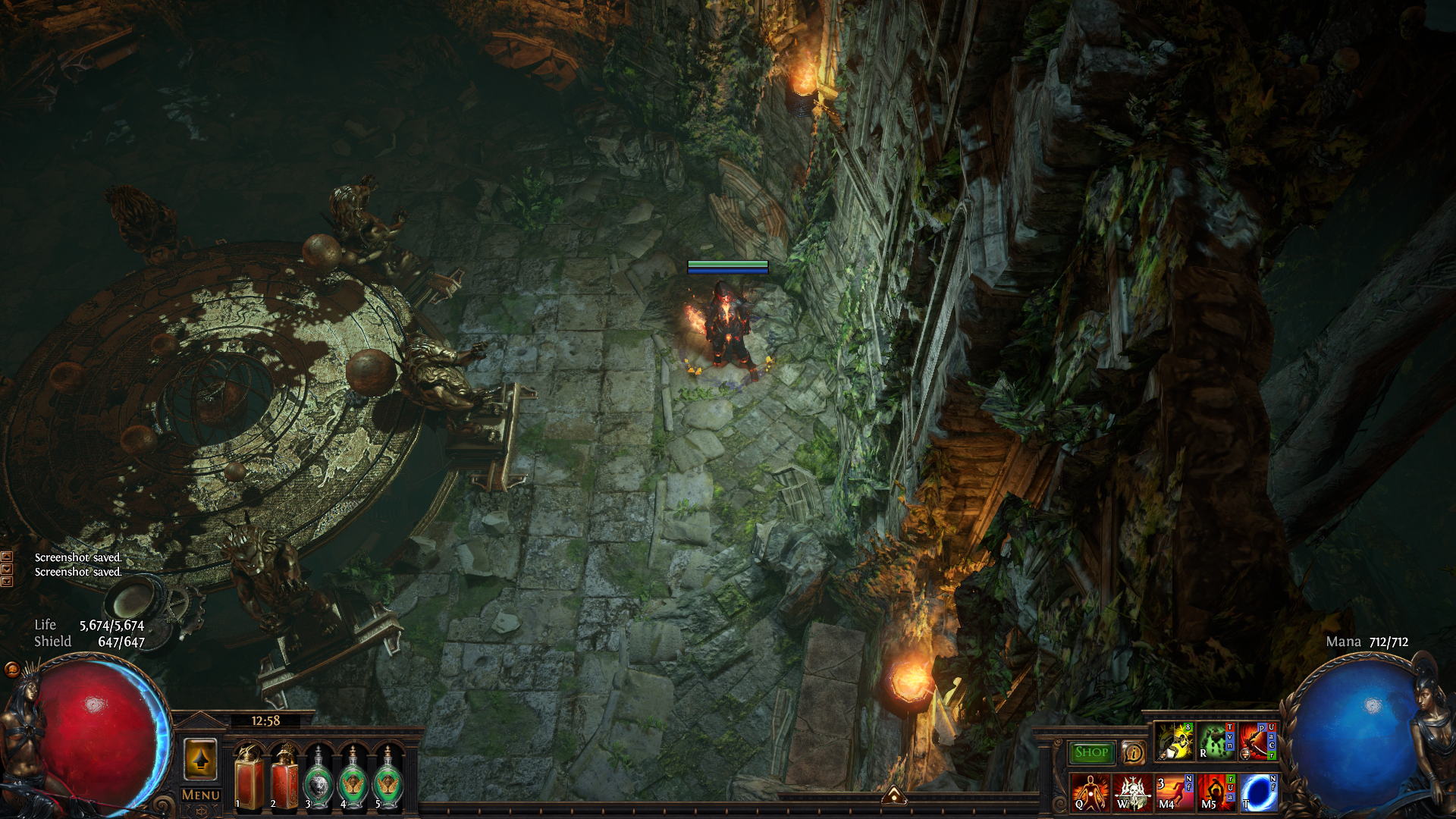Select the green rock-debris skill on R
1456x819 pixels.
click(1216, 742)
